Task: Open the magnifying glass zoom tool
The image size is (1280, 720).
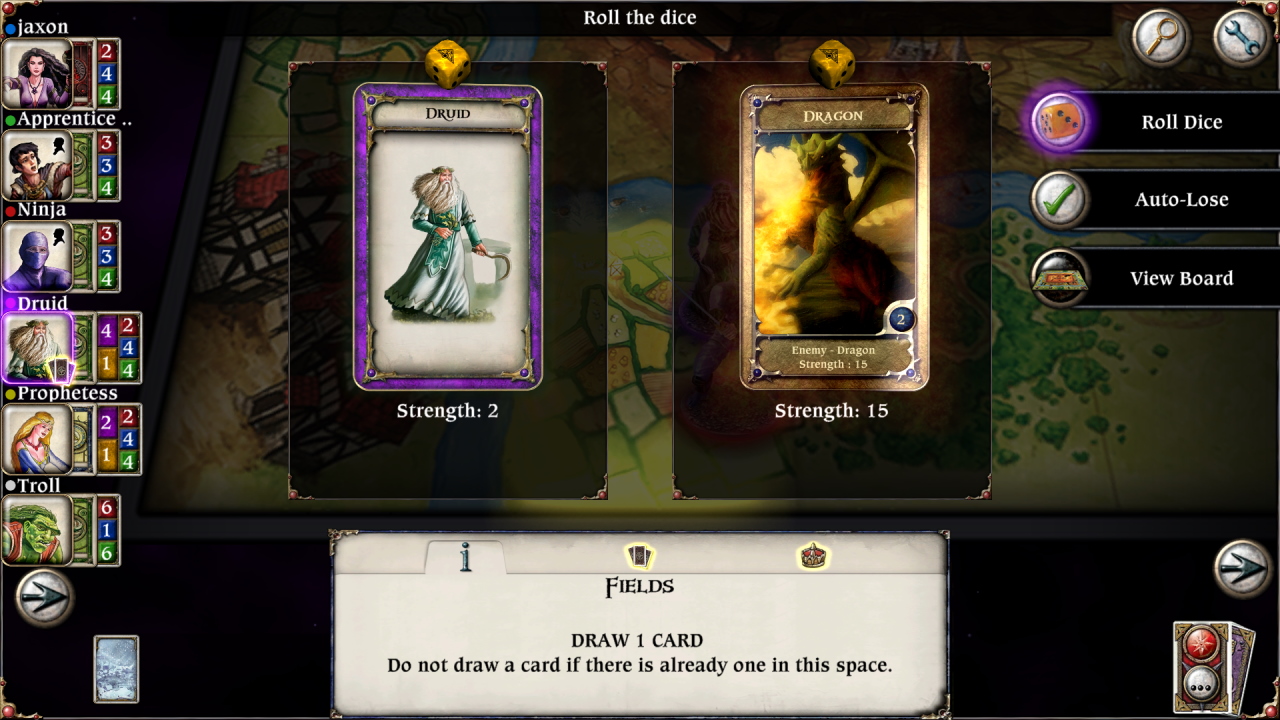Action: (1160, 40)
